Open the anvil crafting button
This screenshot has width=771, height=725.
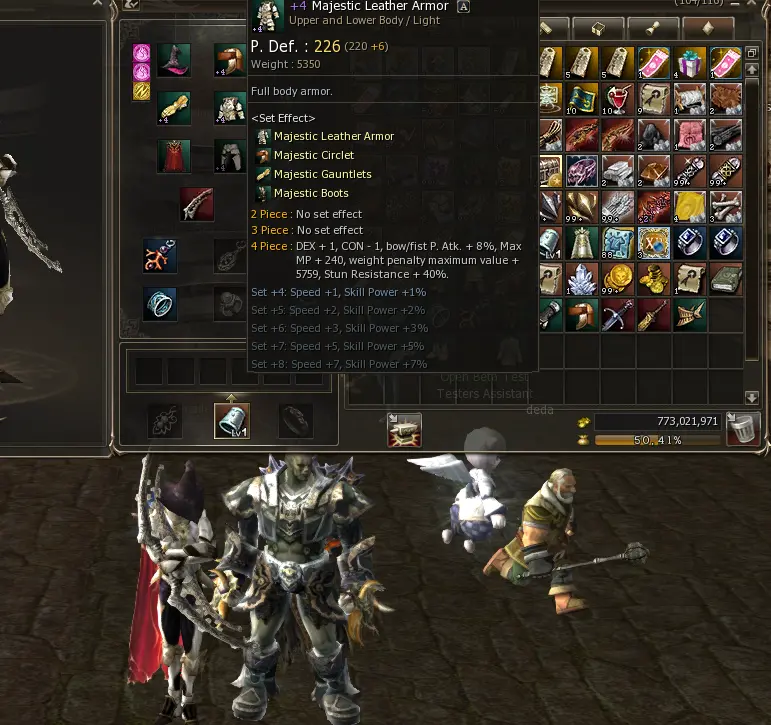pyautogui.click(x=404, y=429)
